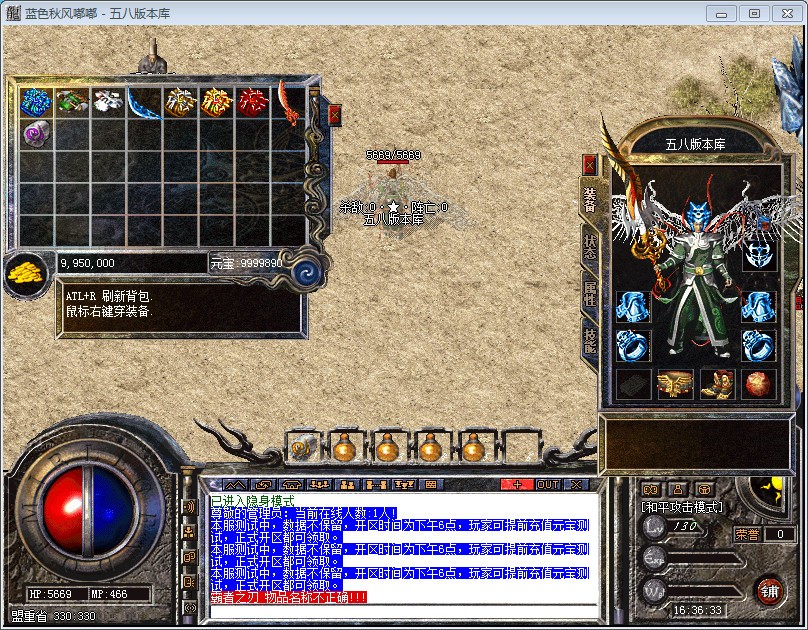
Task: Select the blue crystal item in the bag
Action: 36,102
